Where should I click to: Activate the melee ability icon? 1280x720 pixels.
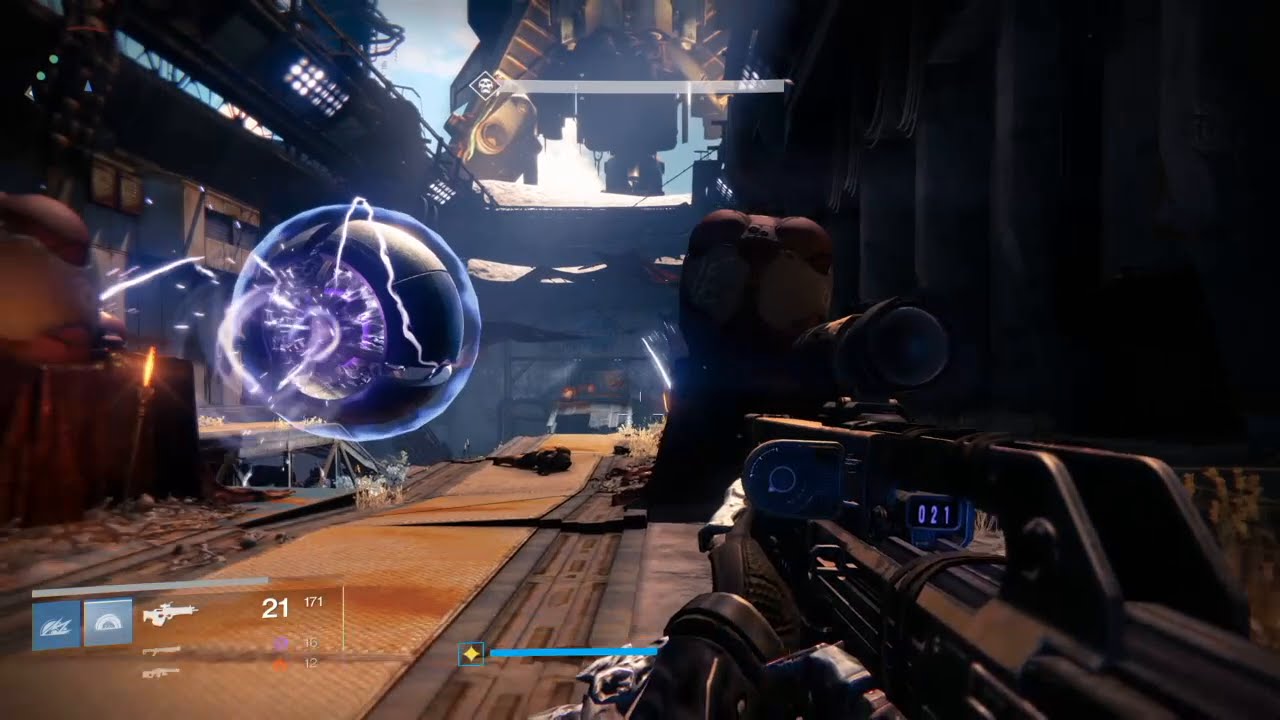pyautogui.click(x=108, y=623)
